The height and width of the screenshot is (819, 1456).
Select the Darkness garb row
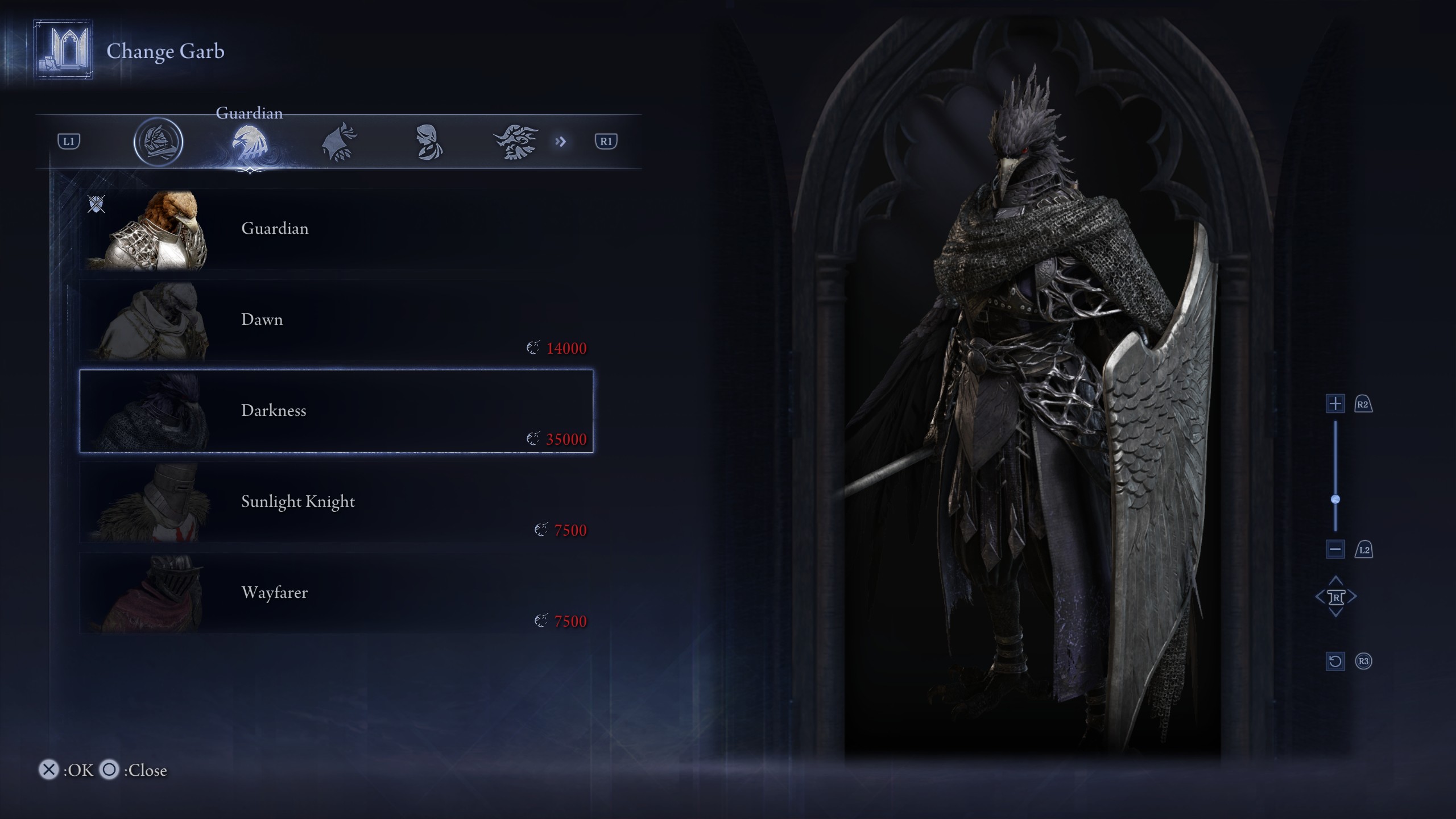[x=336, y=411]
